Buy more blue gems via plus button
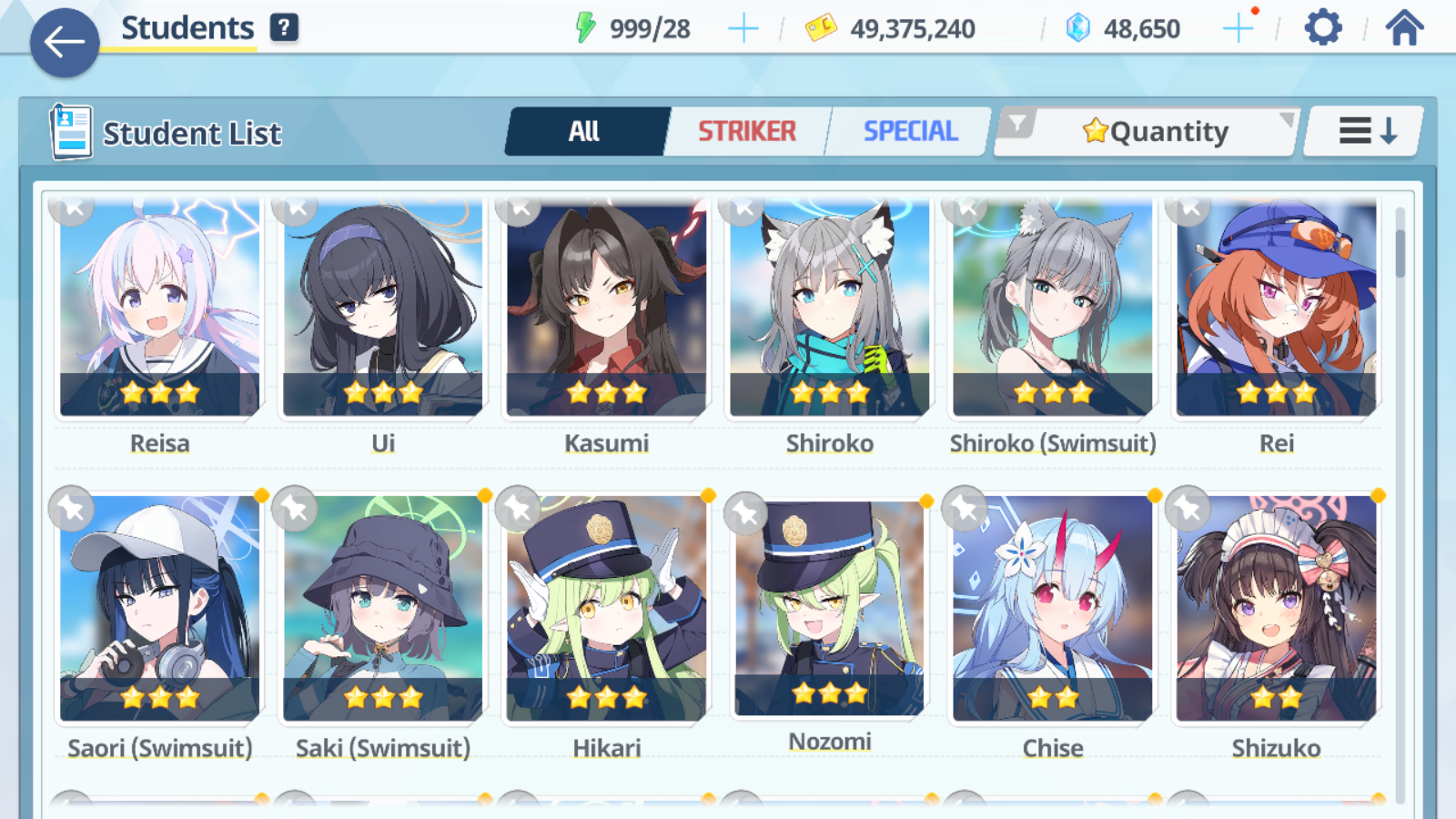This screenshot has width=1456, height=819. 1238,29
